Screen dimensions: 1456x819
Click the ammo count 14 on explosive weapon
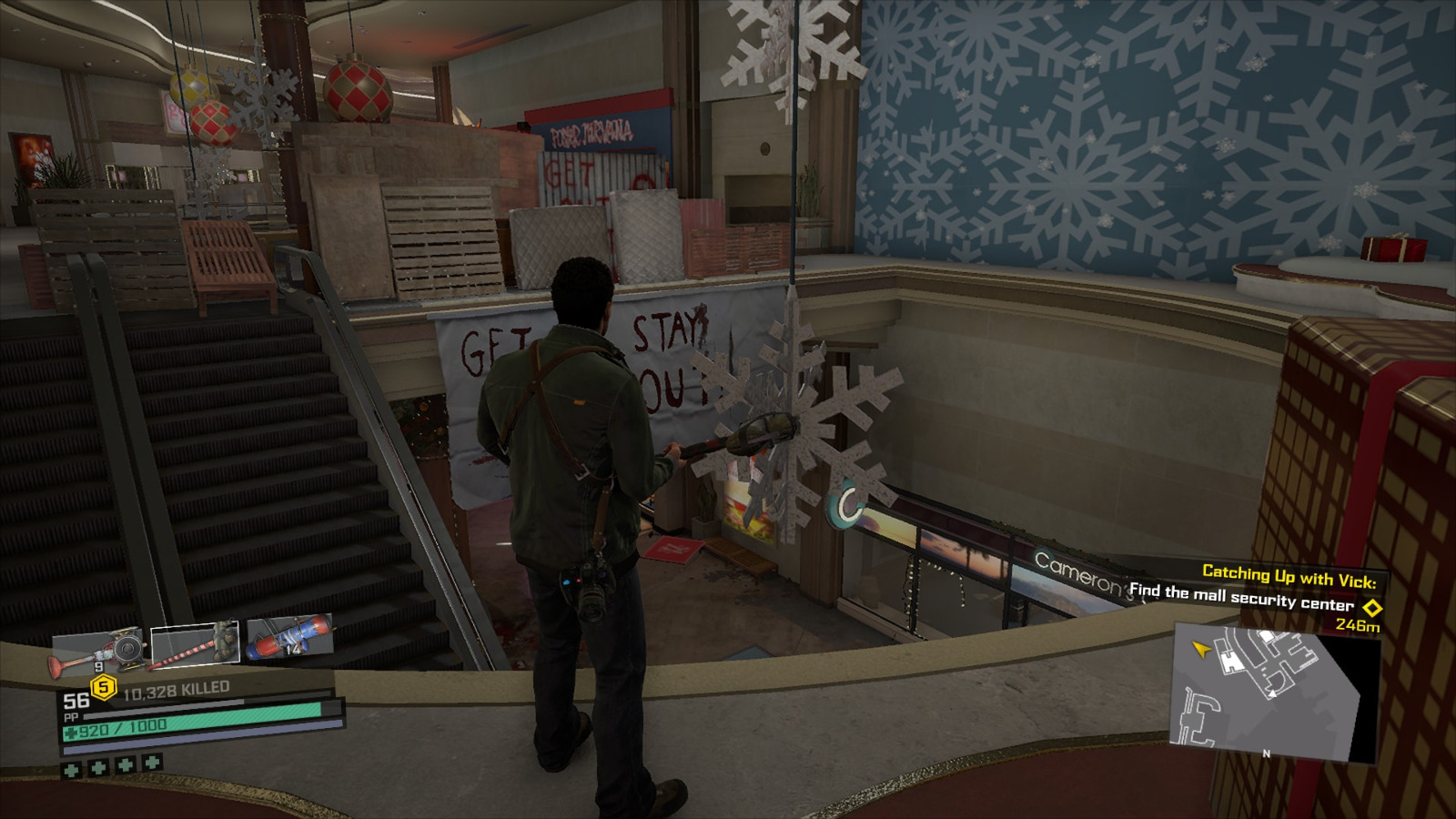pyautogui.click(x=293, y=649)
